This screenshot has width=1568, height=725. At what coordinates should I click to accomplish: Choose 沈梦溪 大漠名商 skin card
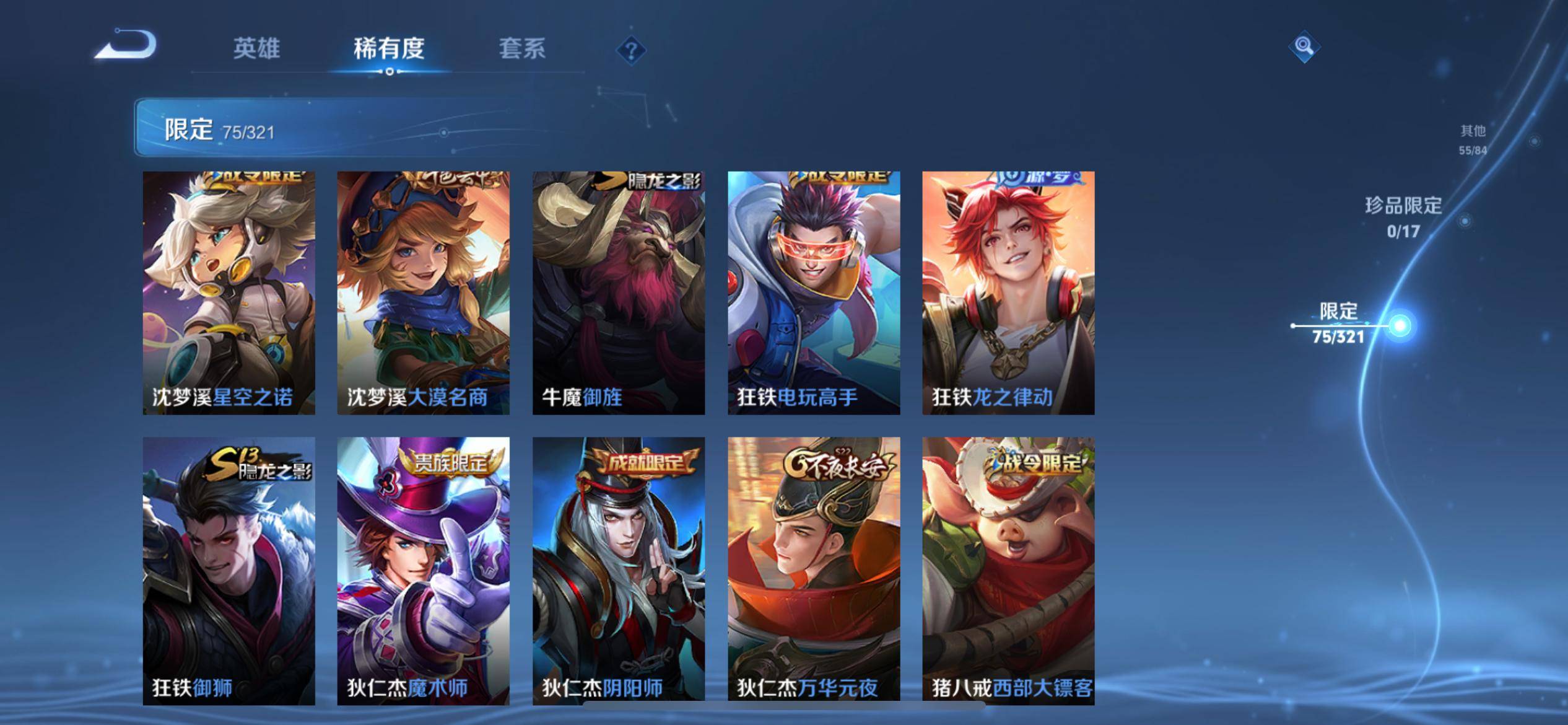pyautogui.click(x=423, y=292)
